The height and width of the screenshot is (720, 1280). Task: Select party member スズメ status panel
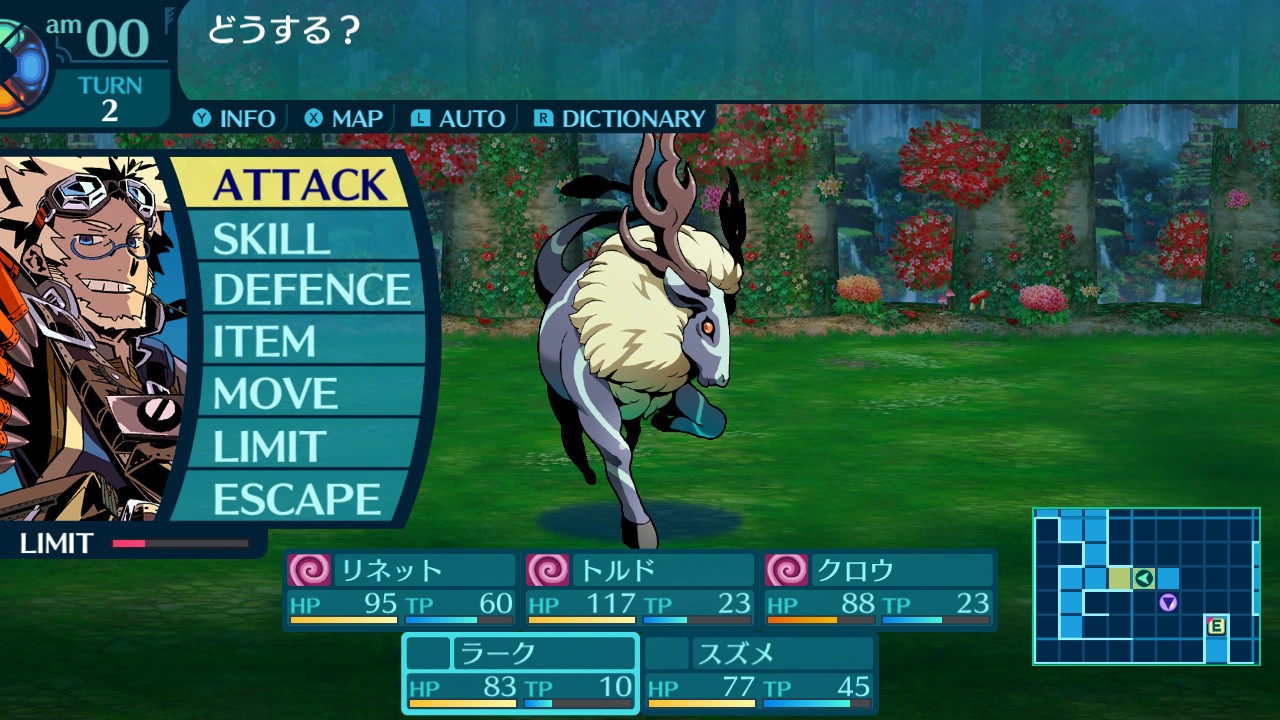[x=759, y=673]
